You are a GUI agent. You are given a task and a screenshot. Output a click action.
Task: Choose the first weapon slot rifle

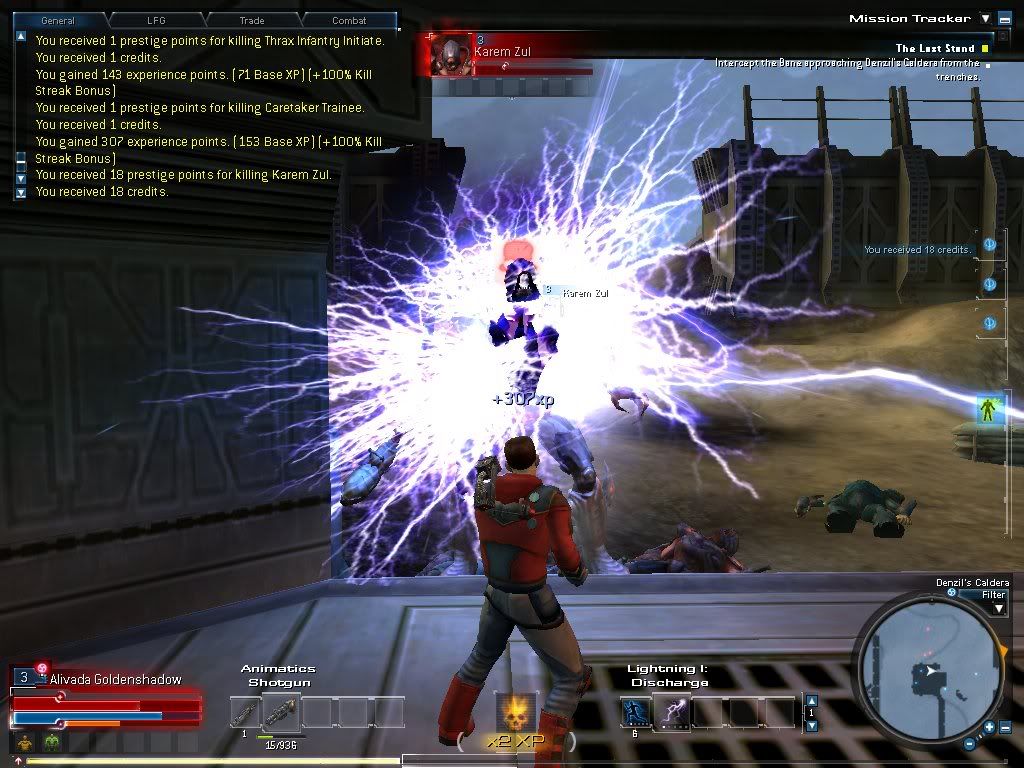coord(245,712)
